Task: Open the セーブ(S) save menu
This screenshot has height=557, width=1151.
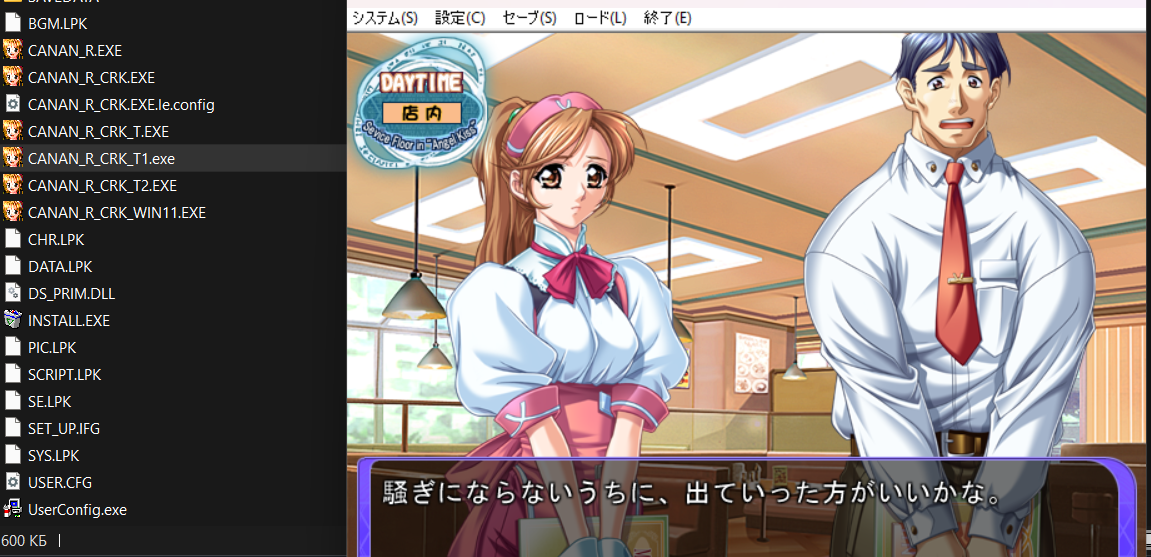Action: coord(530,18)
